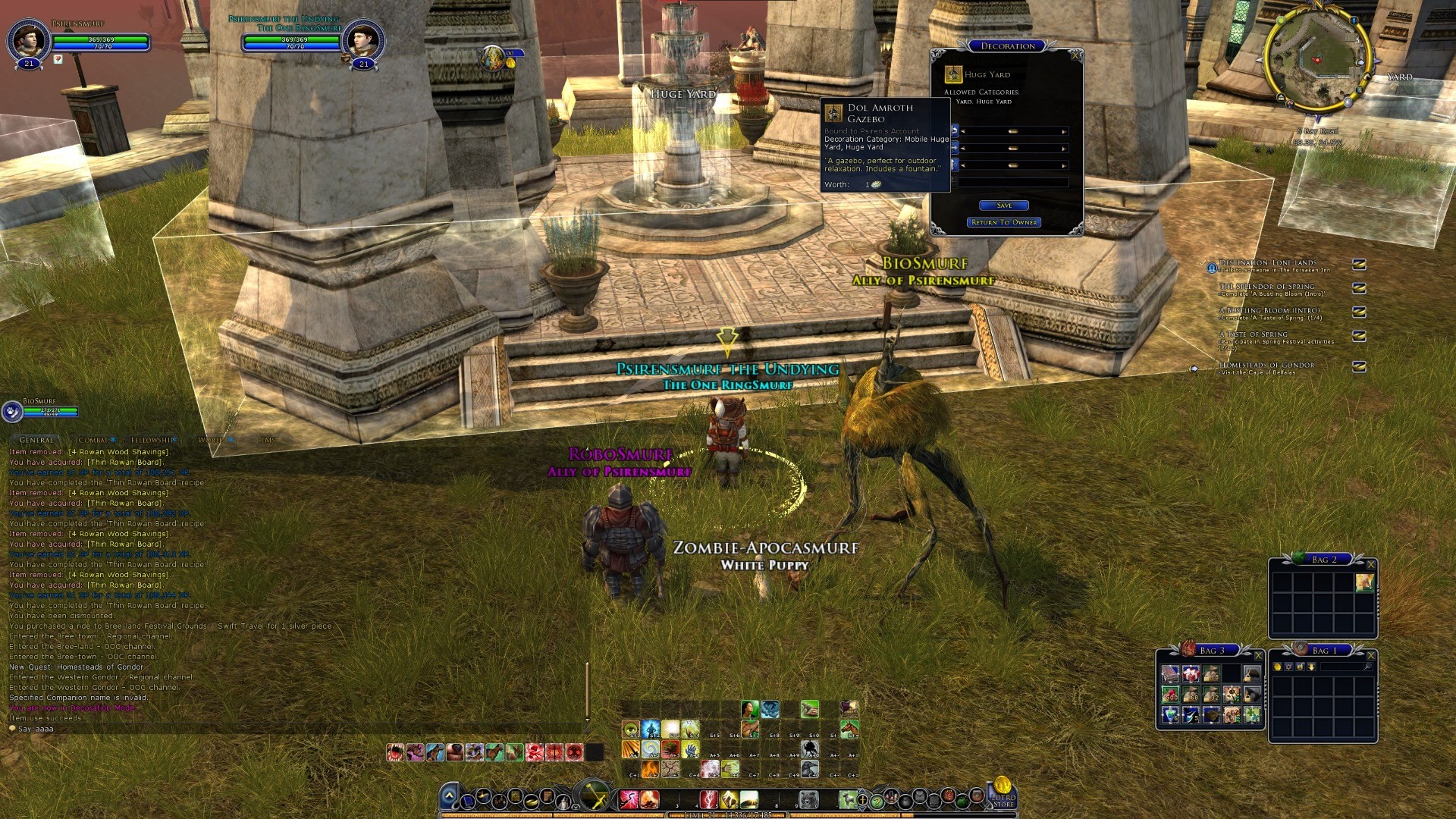Close the Bag 2 window
Viewport: 1456px width, 819px height.
click(1370, 564)
